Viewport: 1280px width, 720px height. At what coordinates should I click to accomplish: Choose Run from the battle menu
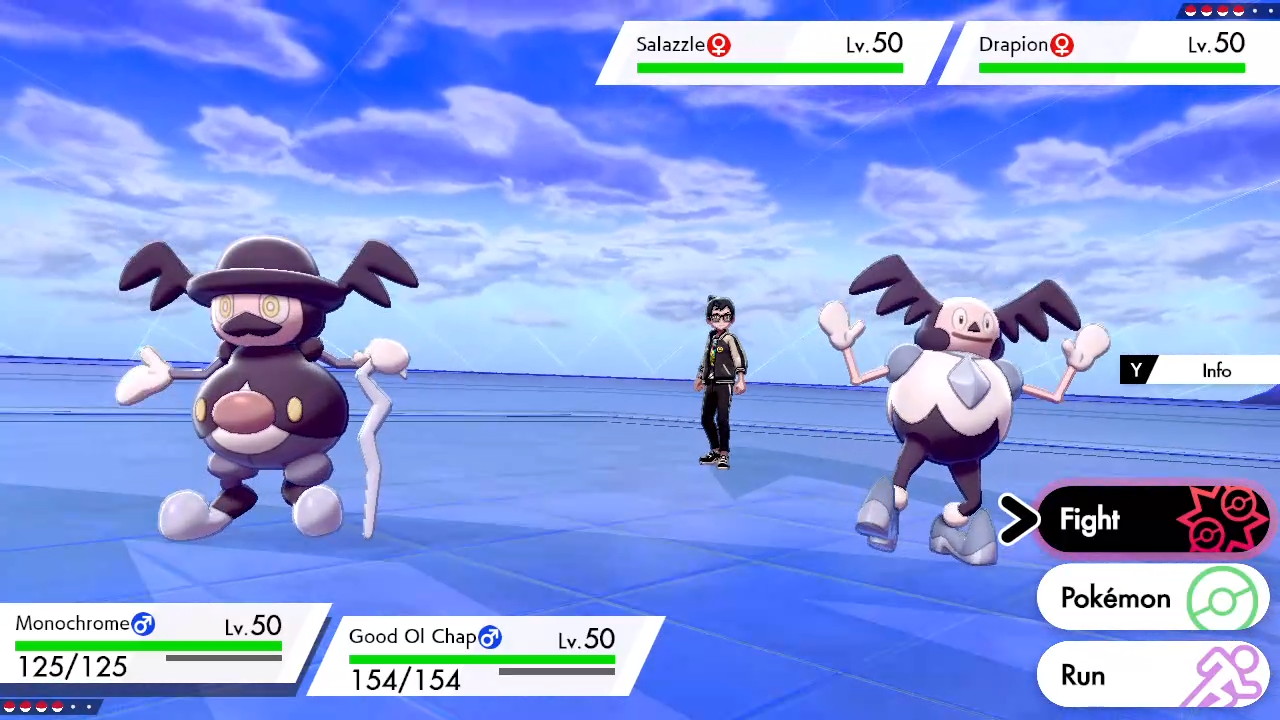[1084, 675]
